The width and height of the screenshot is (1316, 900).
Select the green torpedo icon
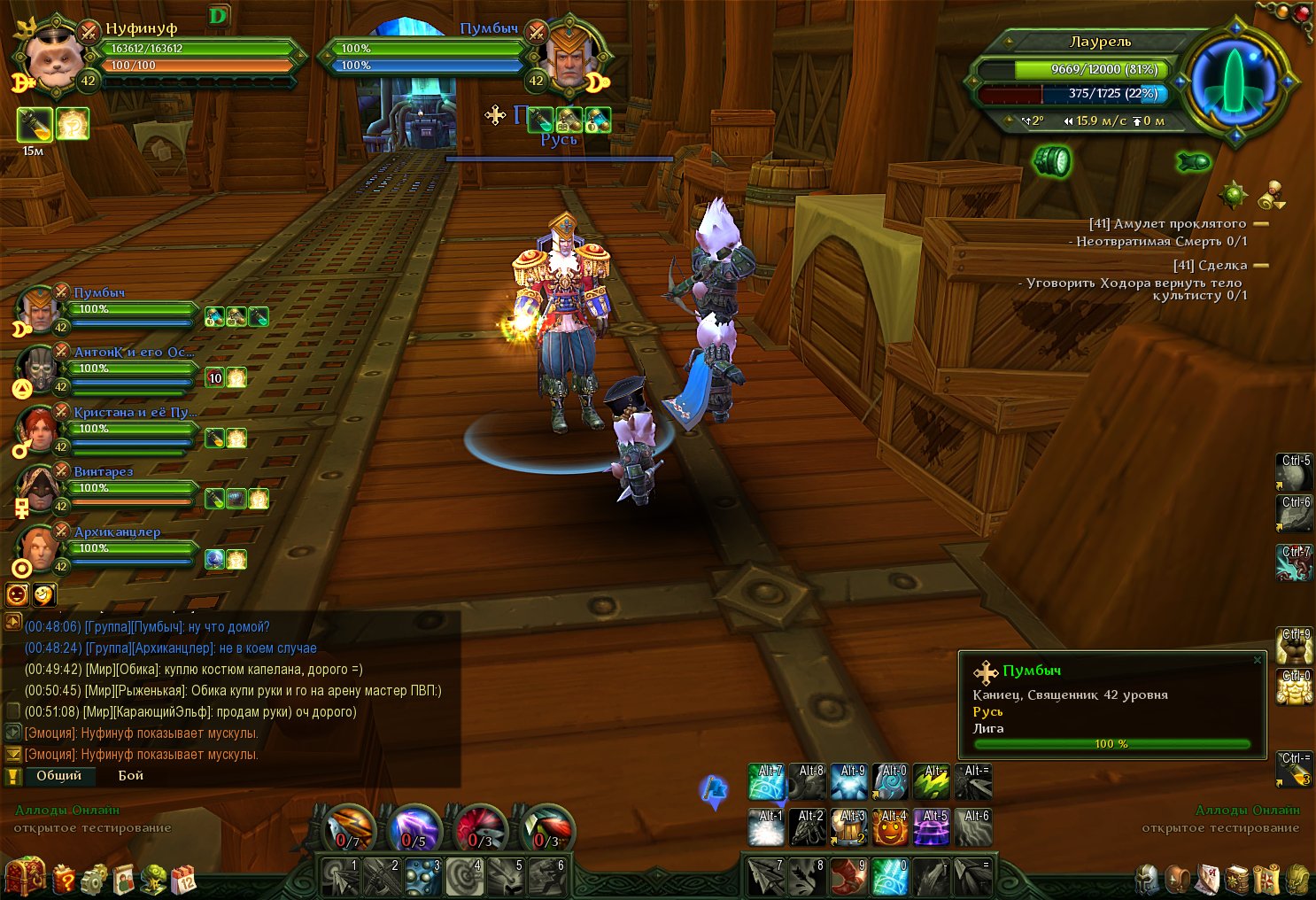pos(1193,161)
